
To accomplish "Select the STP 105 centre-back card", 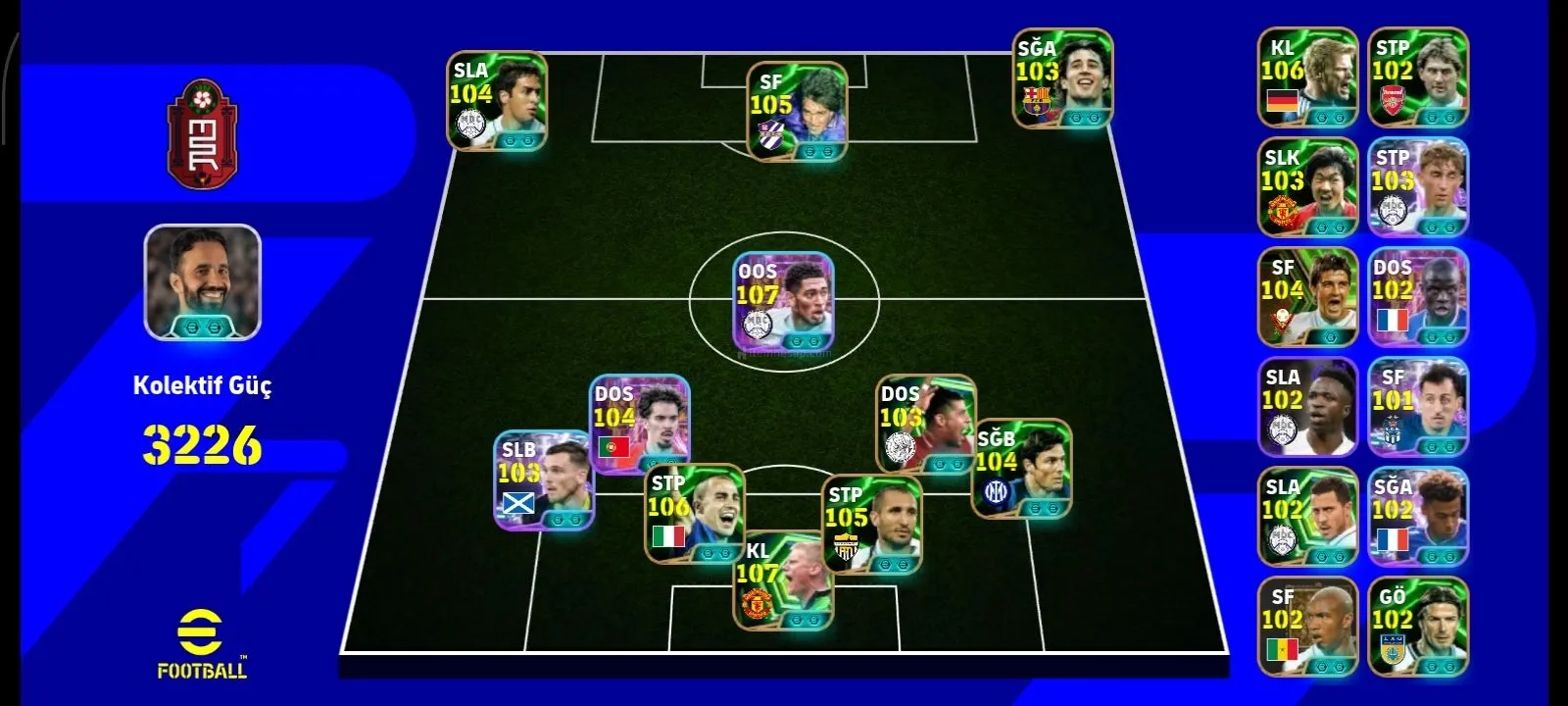I will 871,525.
